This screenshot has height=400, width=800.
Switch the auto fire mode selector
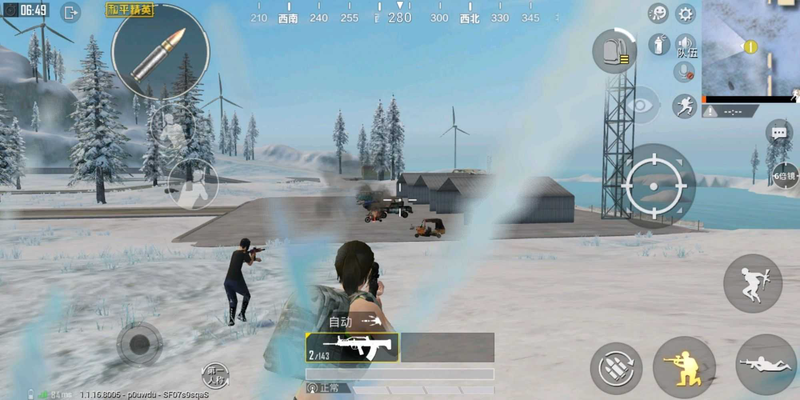(355, 322)
